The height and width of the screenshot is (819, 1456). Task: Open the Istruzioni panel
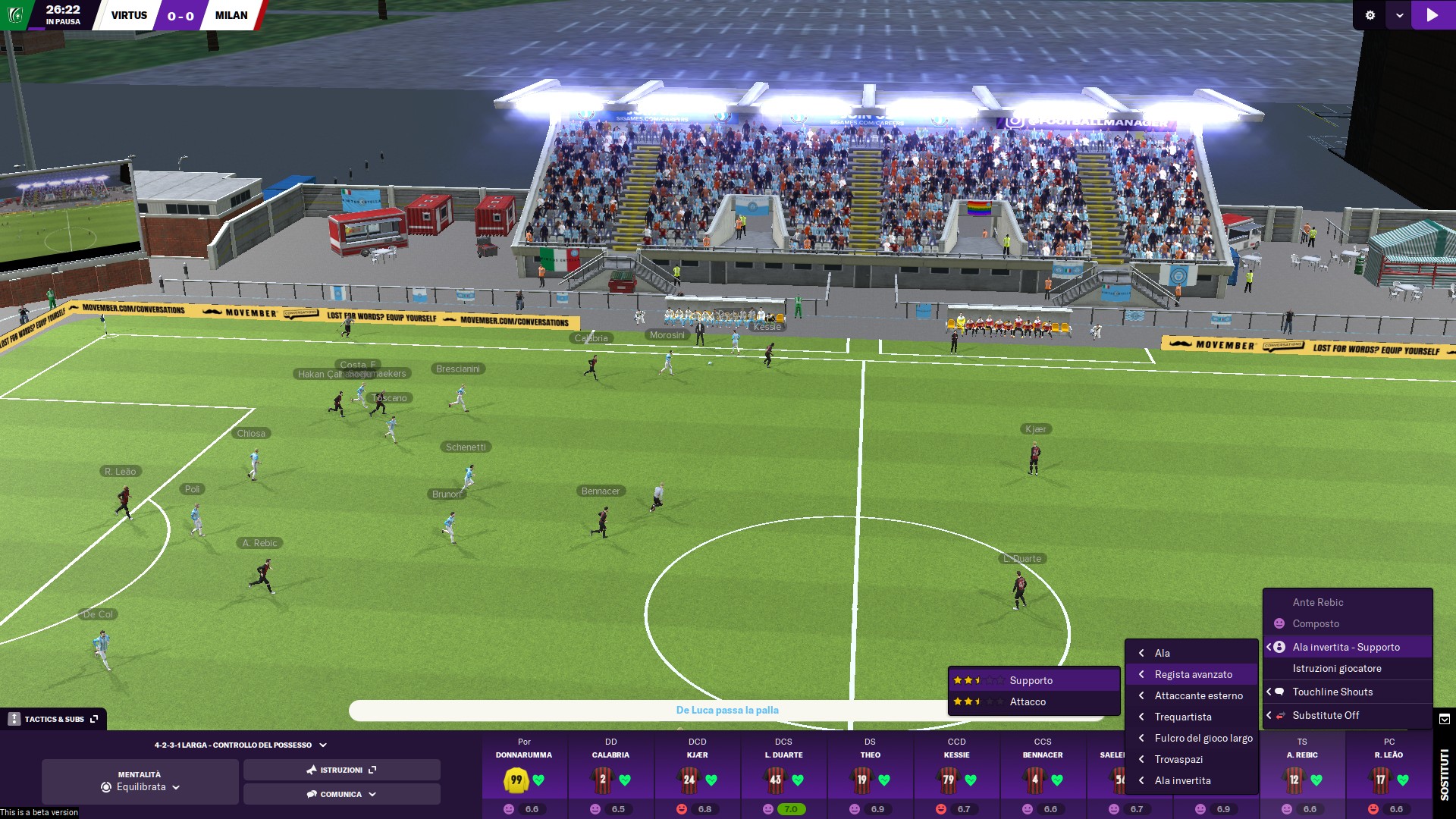point(341,770)
